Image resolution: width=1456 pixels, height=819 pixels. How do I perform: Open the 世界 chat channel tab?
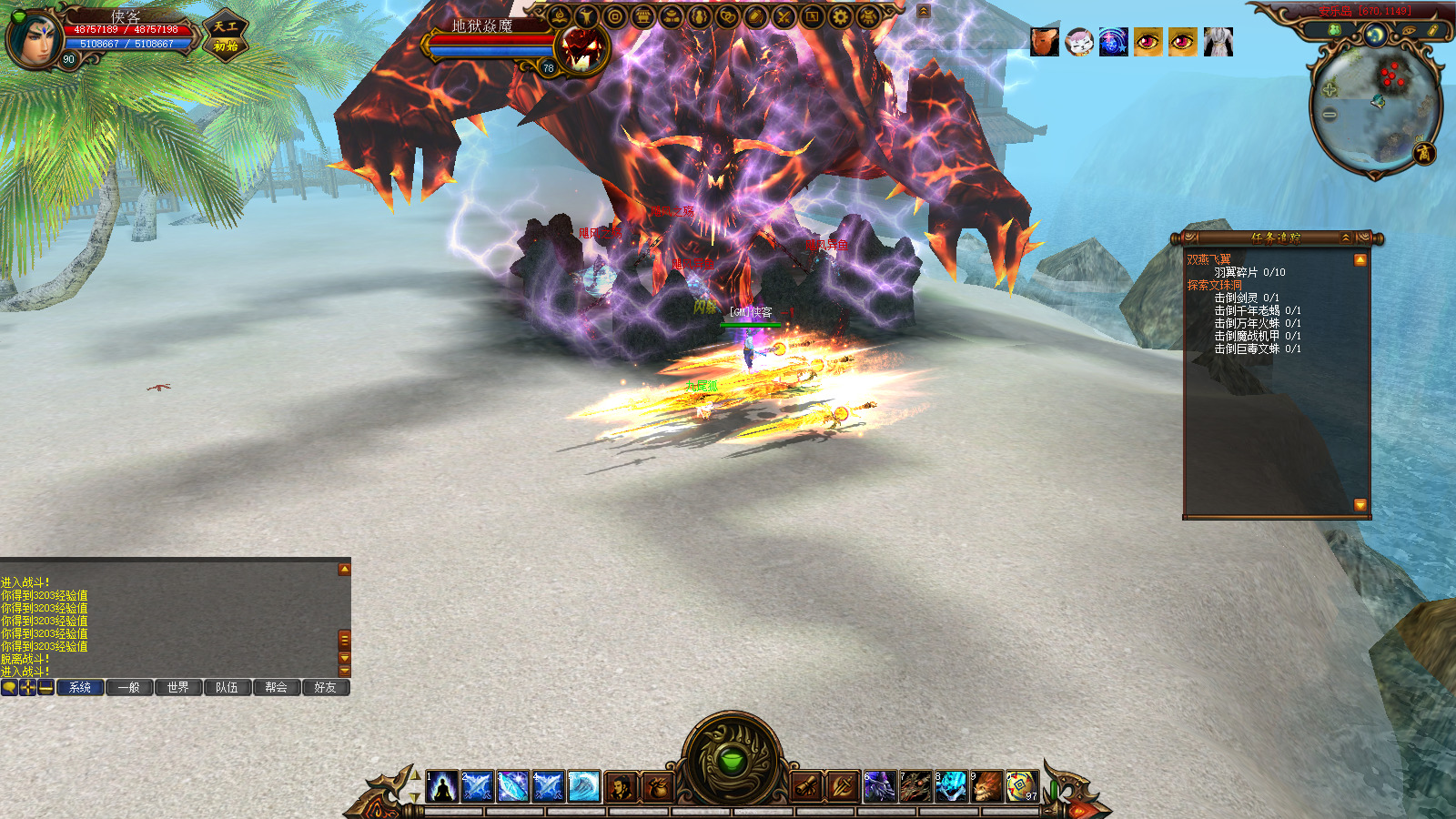(178, 687)
